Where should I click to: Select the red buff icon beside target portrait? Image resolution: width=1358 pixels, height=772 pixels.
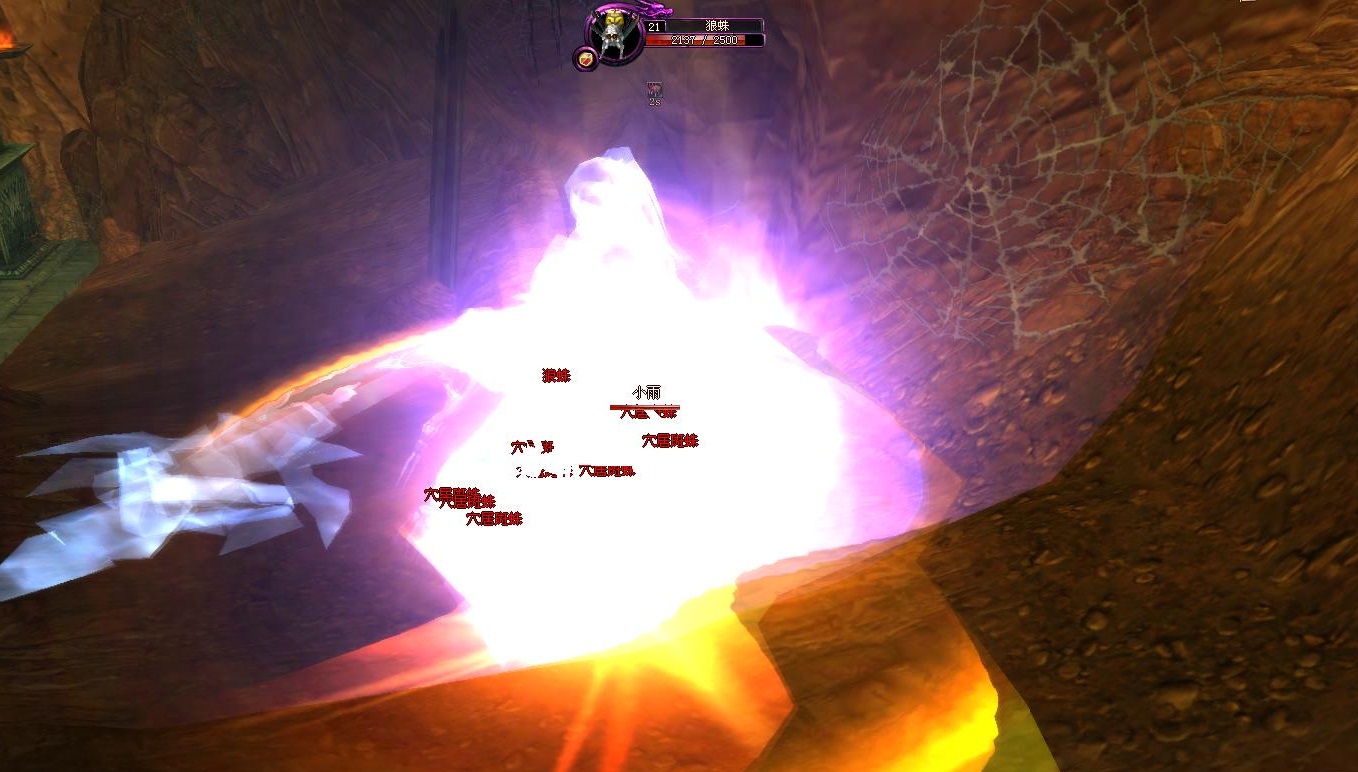pyautogui.click(x=584, y=58)
